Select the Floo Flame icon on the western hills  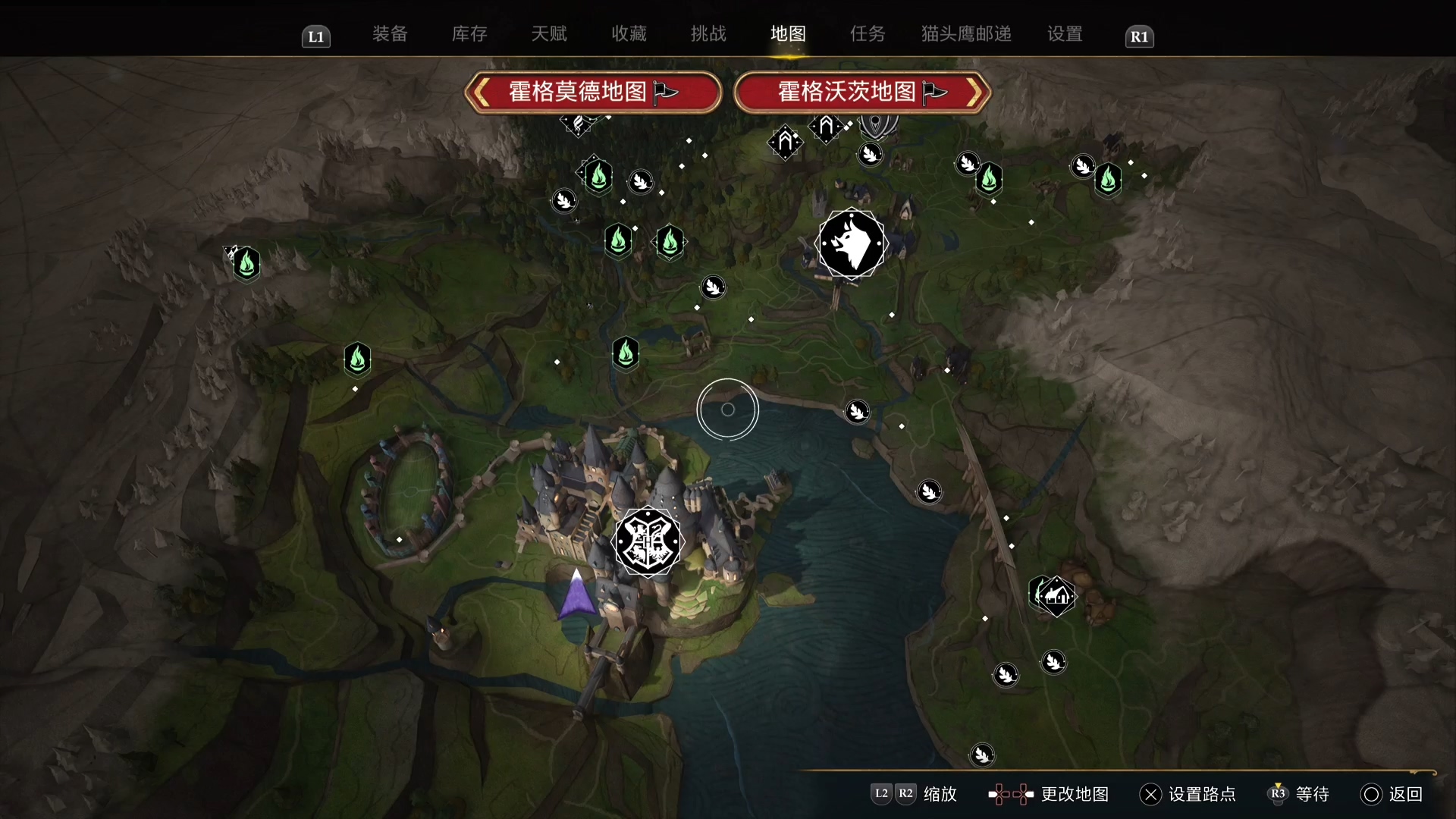coord(246,264)
